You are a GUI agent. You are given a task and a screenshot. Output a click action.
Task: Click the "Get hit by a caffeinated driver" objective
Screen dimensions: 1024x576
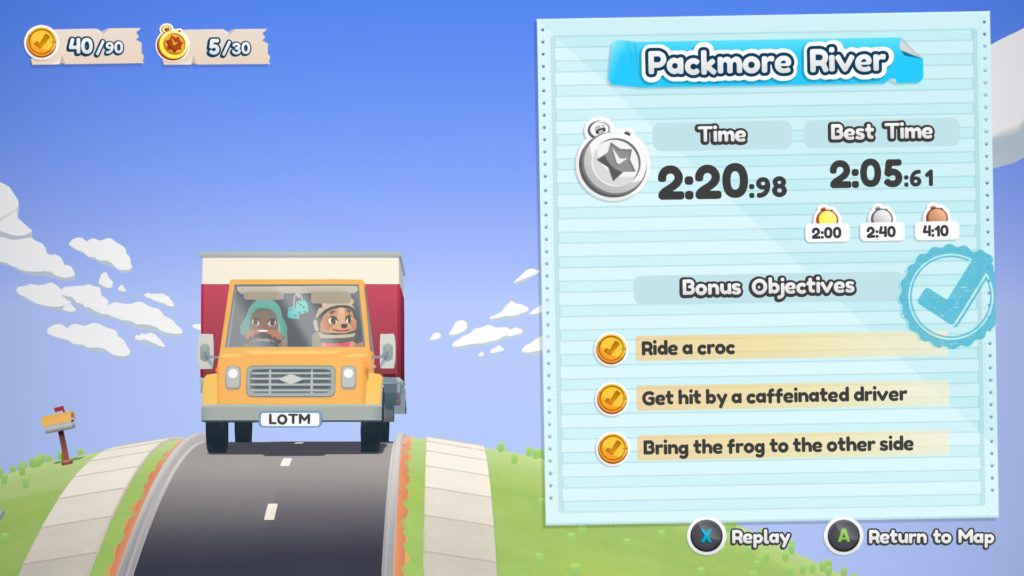[x=759, y=397]
